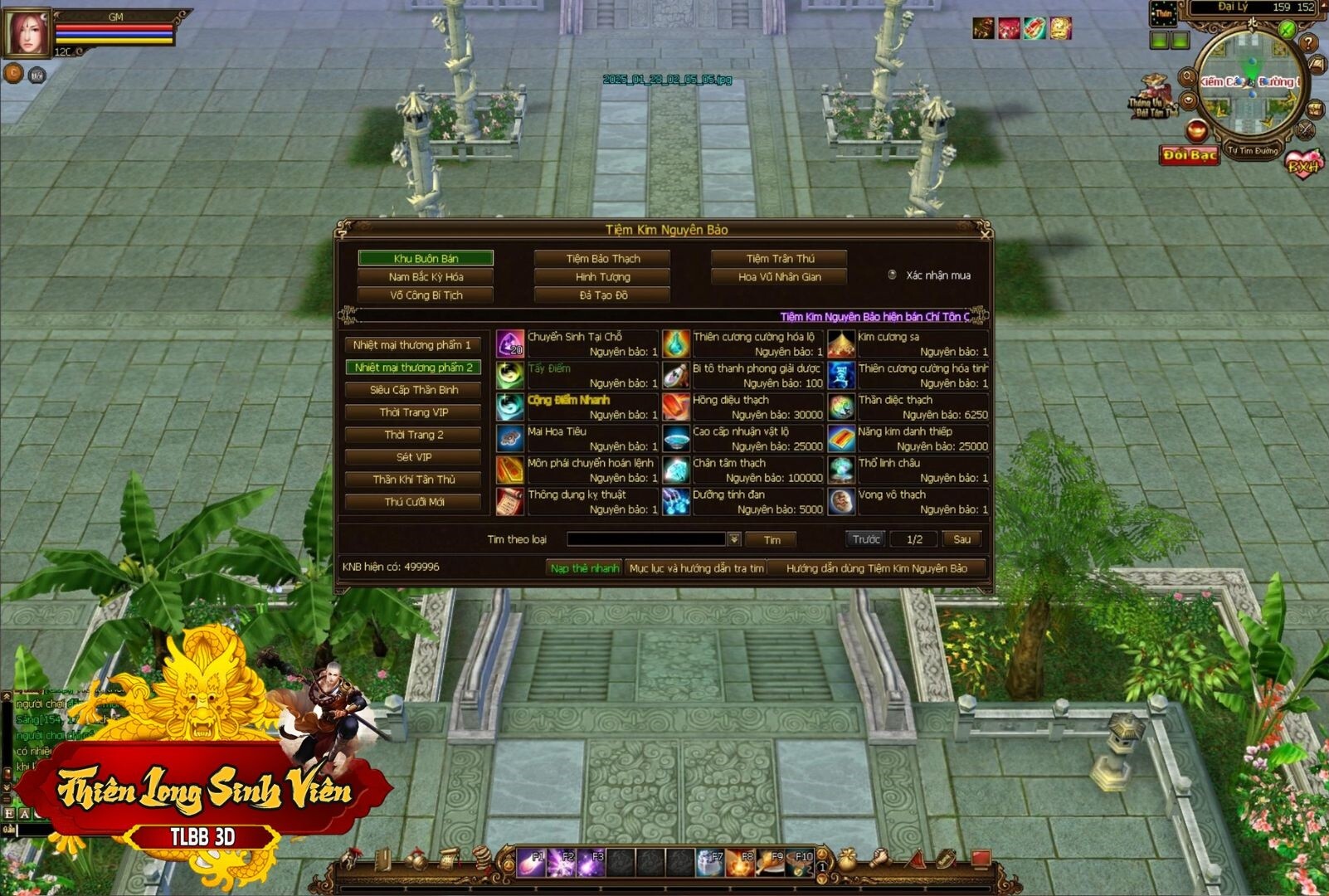Viewport: 1329px width, 896px height.
Task: Choose the Siêu Cấp Thần Binh category
Action: pos(413,390)
